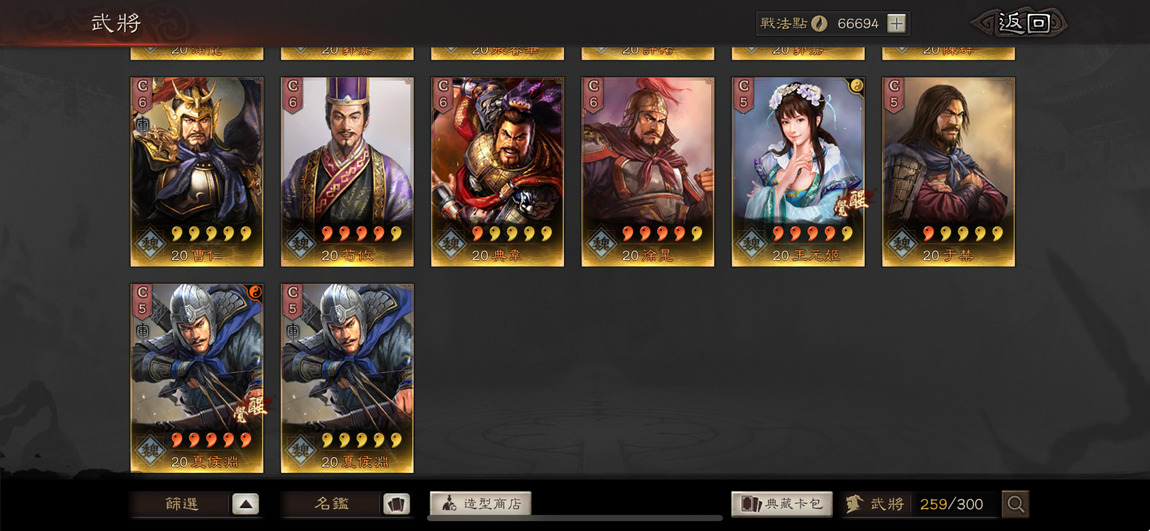Choose the non-awakened 夏侯淵 card
This screenshot has width=1150, height=531.
(x=347, y=378)
